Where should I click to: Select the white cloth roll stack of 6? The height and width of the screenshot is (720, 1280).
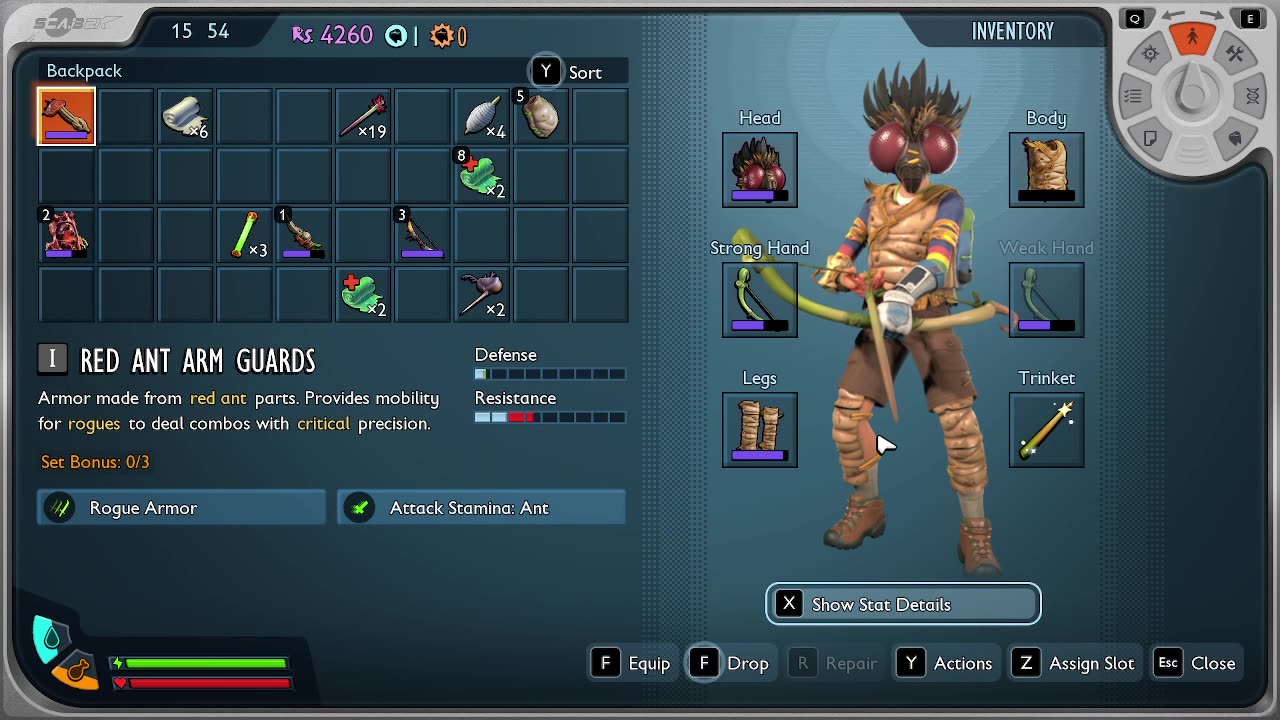tap(185, 116)
